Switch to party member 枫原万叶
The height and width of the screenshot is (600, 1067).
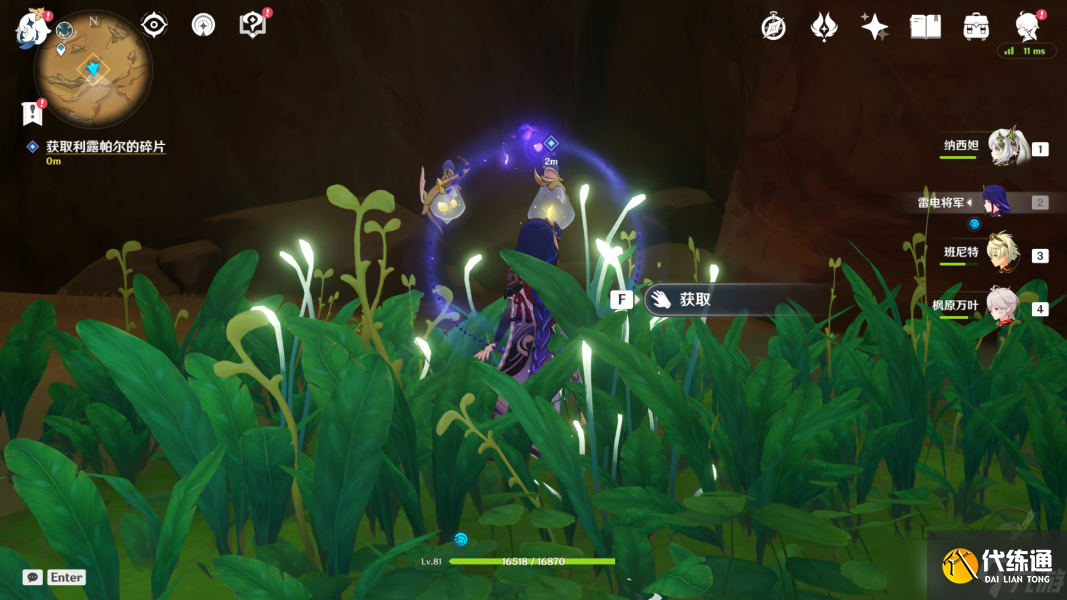coord(1002,306)
